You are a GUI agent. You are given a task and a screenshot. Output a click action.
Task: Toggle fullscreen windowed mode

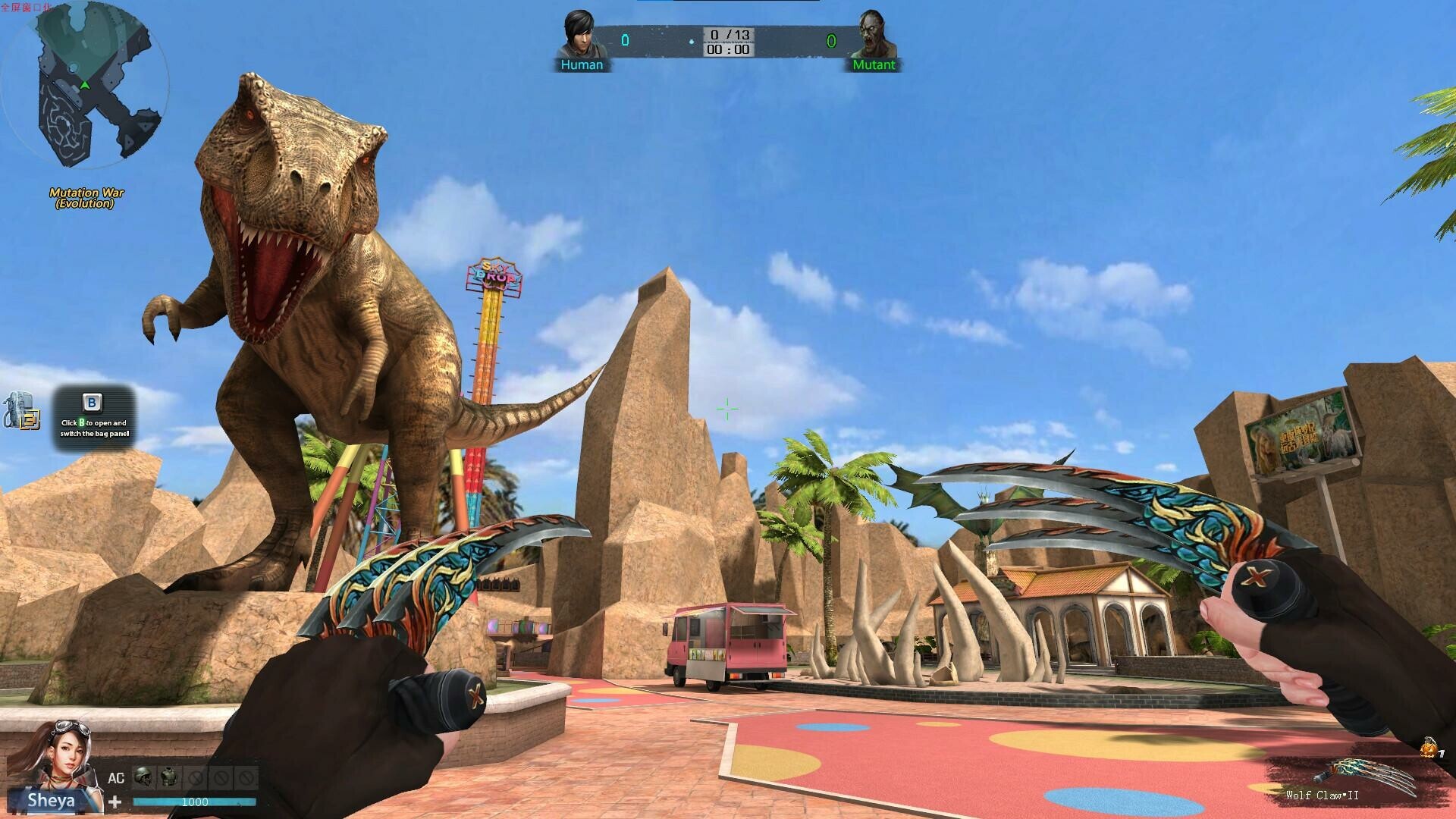coord(23,6)
